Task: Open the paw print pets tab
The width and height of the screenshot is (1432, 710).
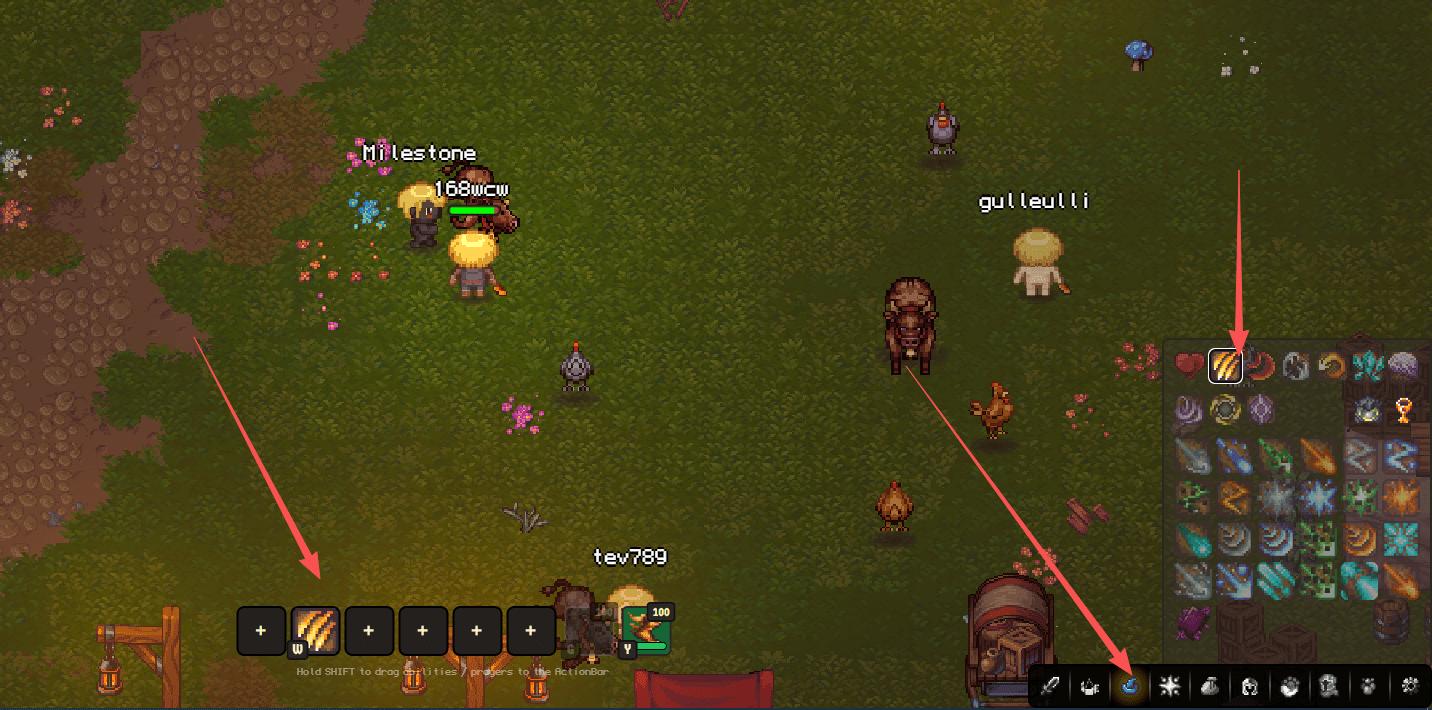Action: tap(1368, 686)
